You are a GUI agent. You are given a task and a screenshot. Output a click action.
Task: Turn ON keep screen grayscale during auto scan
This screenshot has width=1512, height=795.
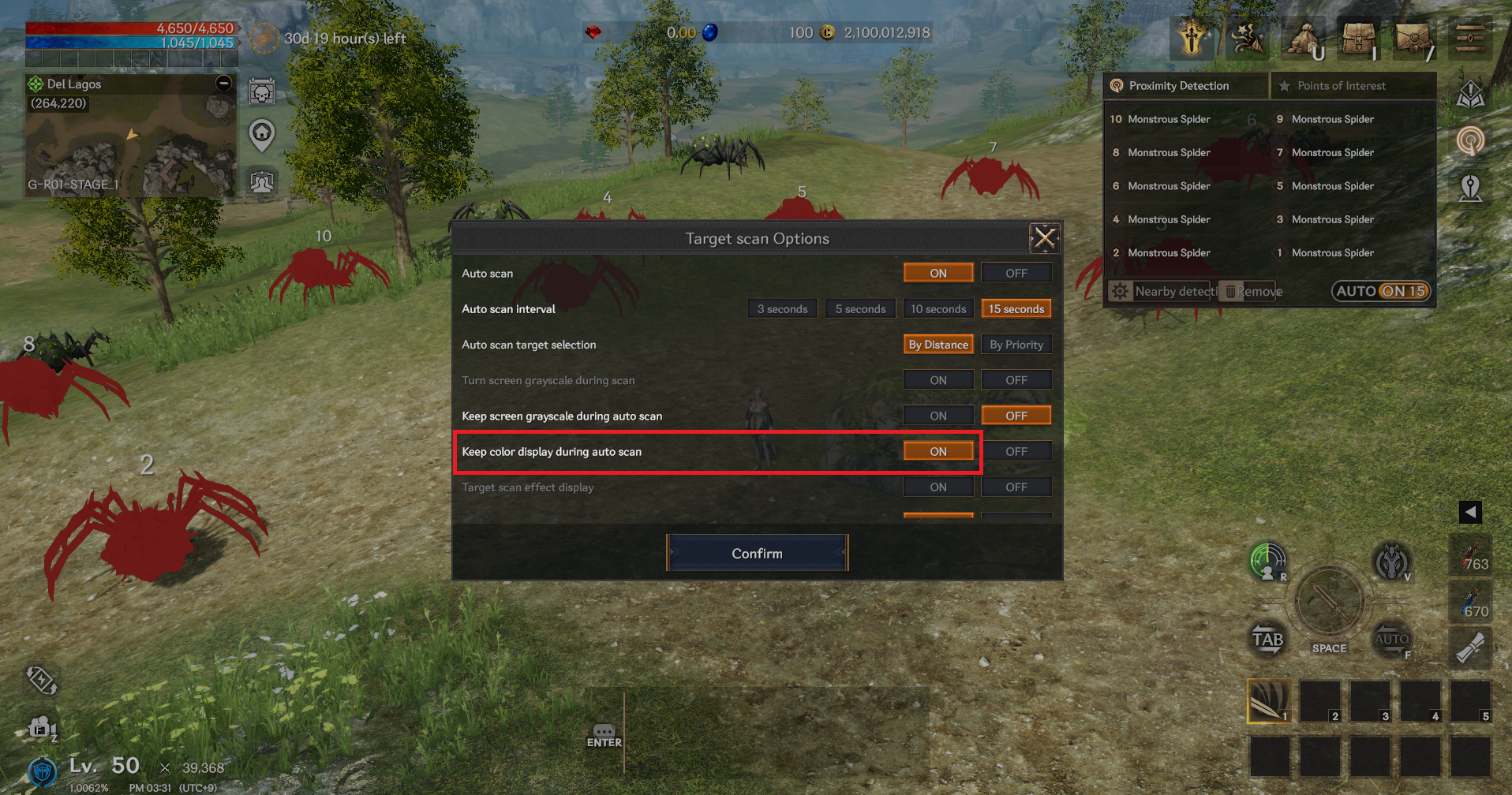point(938,416)
